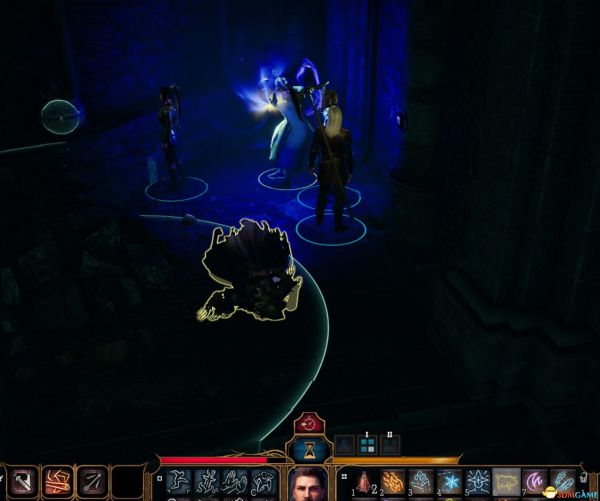Choose the crossed arrows ranged attack

(x=92, y=482)
